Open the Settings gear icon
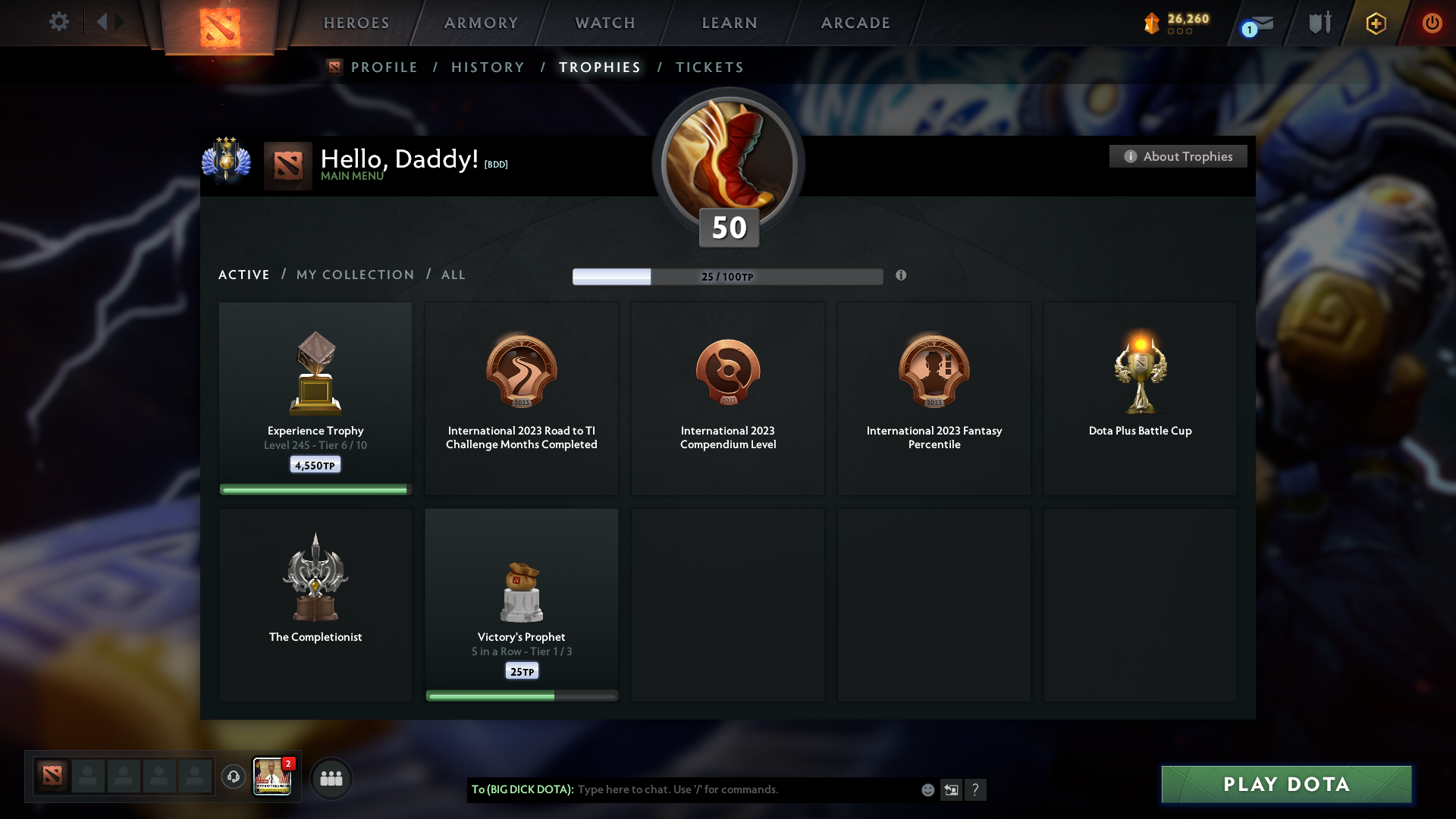 pos(59,22)
